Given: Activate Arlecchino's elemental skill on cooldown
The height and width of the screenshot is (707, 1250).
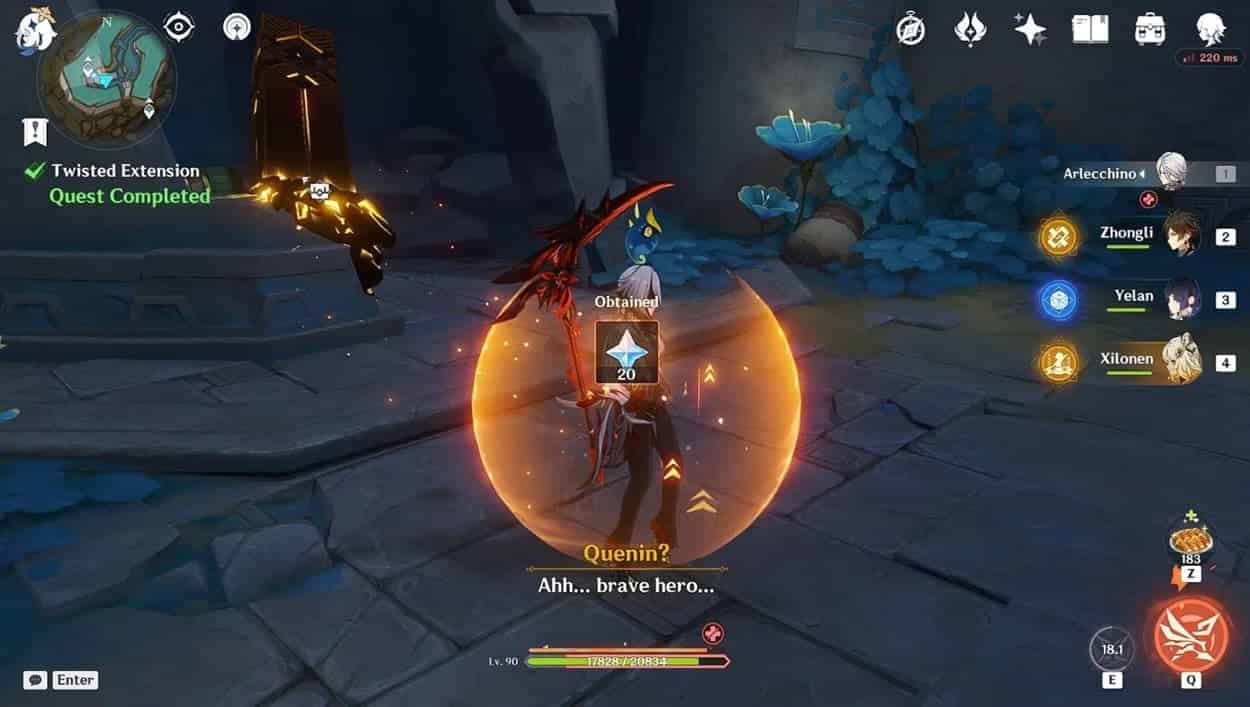Looking at the screenshot, I should pyautogui.click(x=1112, y=649).
